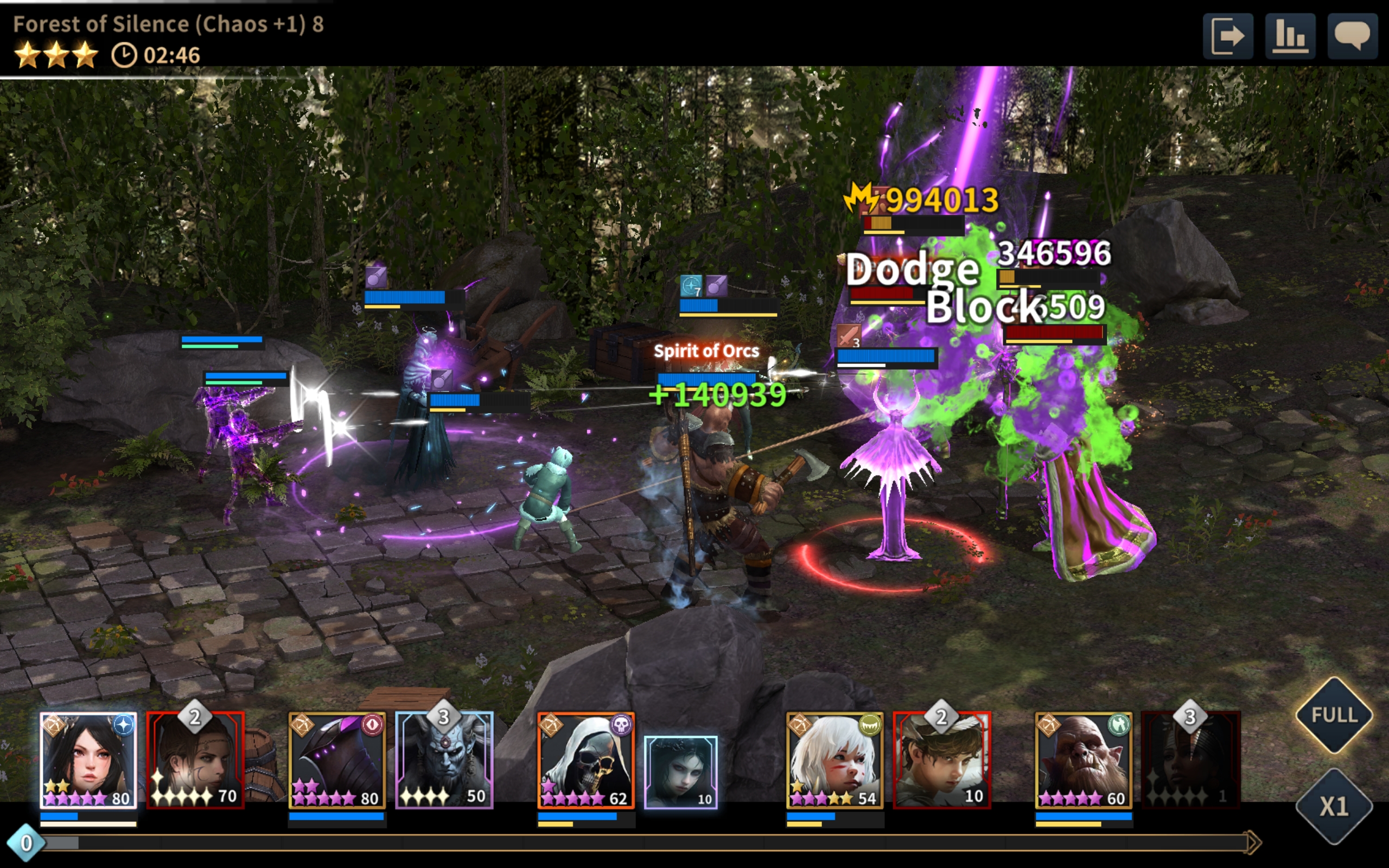This screenshot has width=1389, height=868.
Task: Click the blue diamond energy counter
Action: coord(26,843)
